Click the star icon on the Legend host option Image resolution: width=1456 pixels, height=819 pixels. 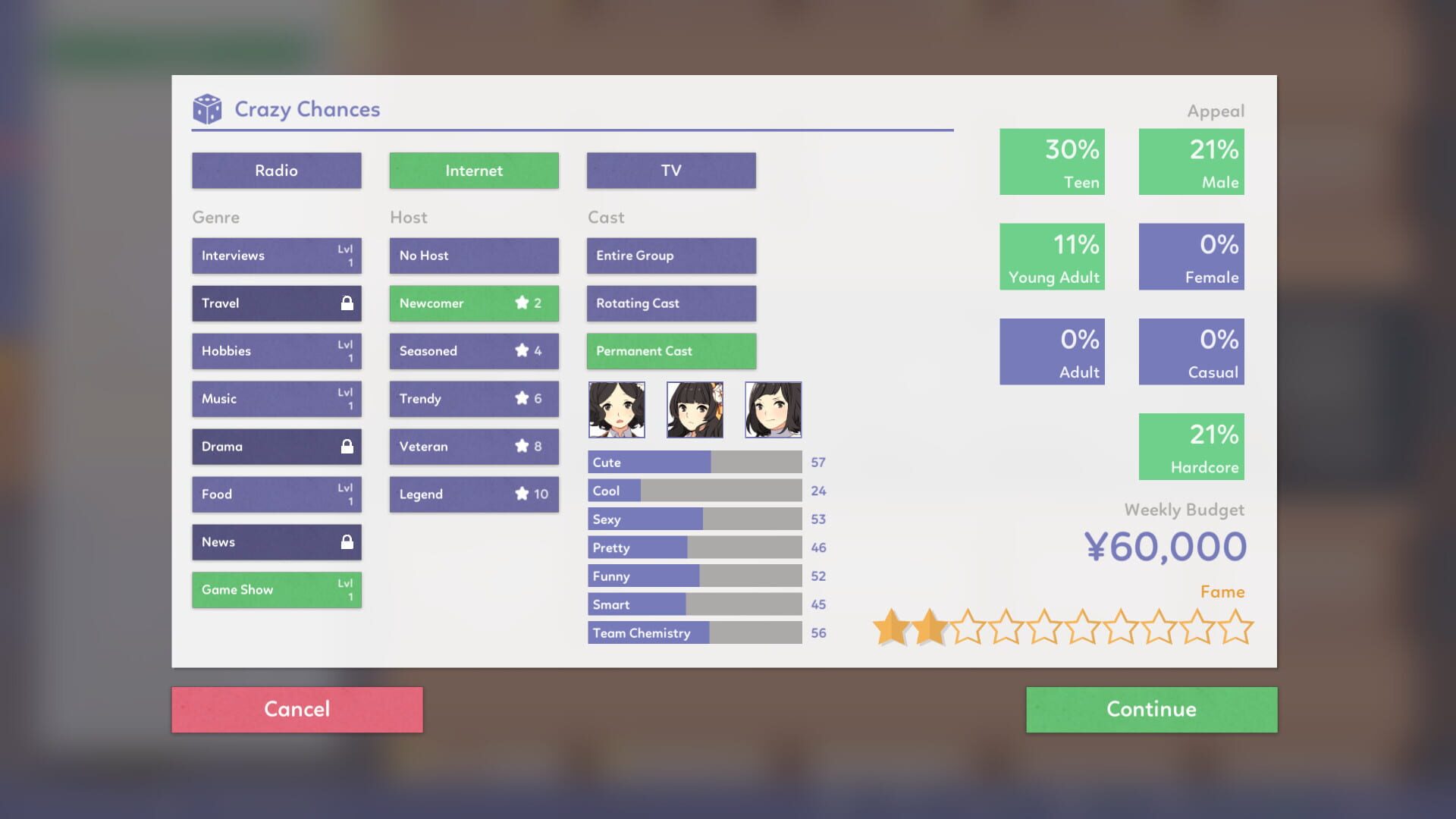pos(522,494)
